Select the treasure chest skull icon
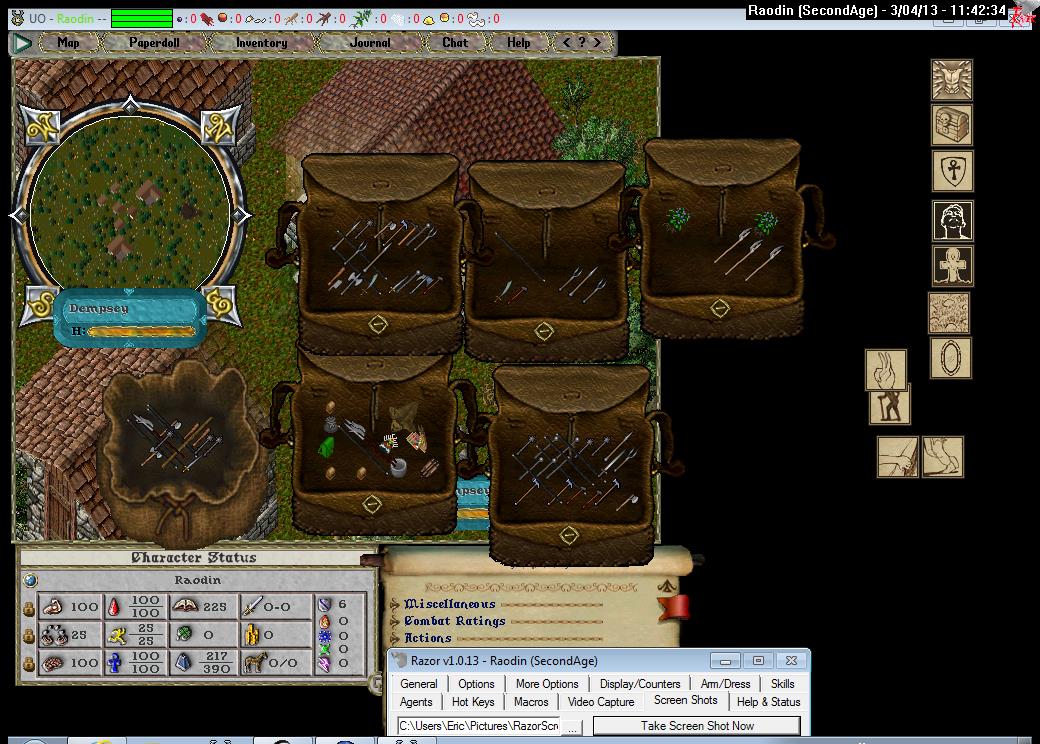The height and width of the screenshot is (744, 1040). pyautogui.click(x=952, y=125)
